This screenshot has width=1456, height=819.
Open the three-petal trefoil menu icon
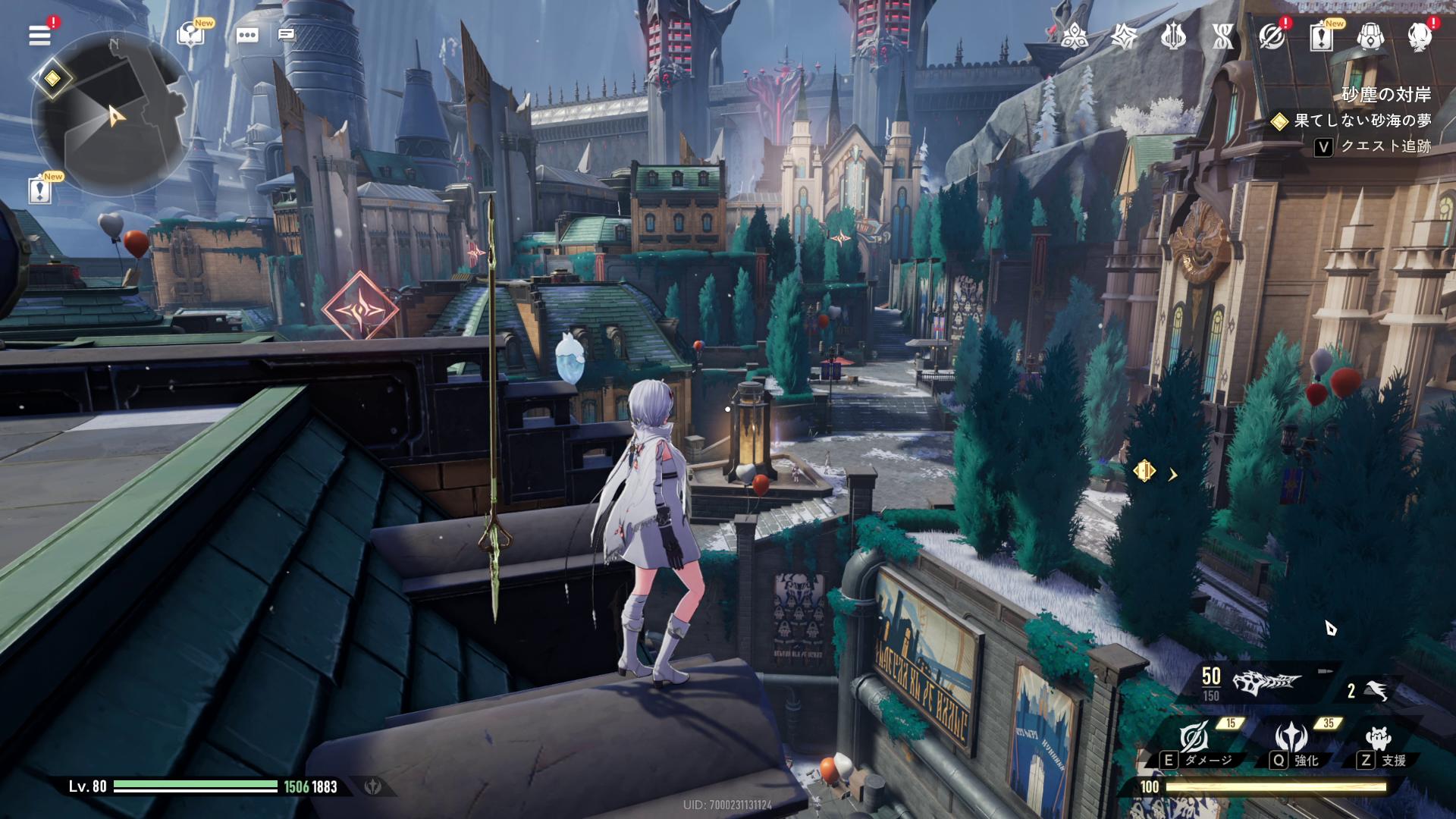click(x=1075, y=36)
